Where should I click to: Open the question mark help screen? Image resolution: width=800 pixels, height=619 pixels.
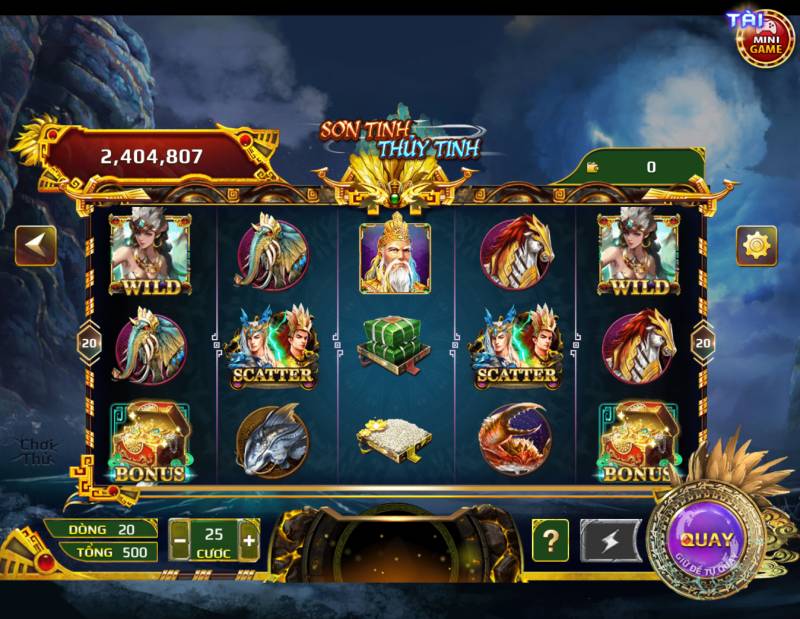[x=550, y=541]
